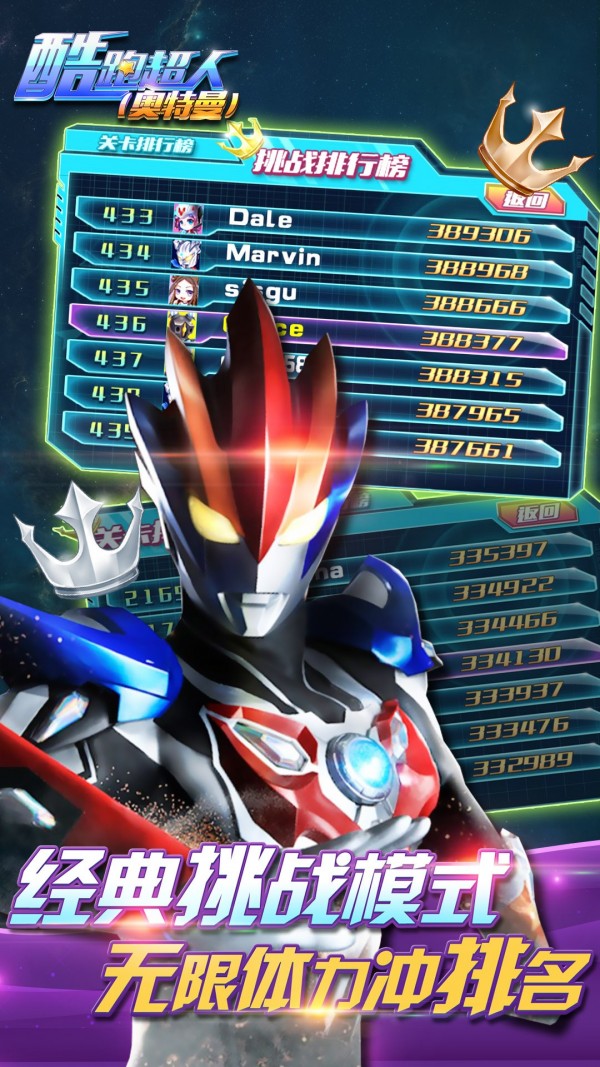Switch to the 关卡排行榜 tab in upper panel

[142, 143]
